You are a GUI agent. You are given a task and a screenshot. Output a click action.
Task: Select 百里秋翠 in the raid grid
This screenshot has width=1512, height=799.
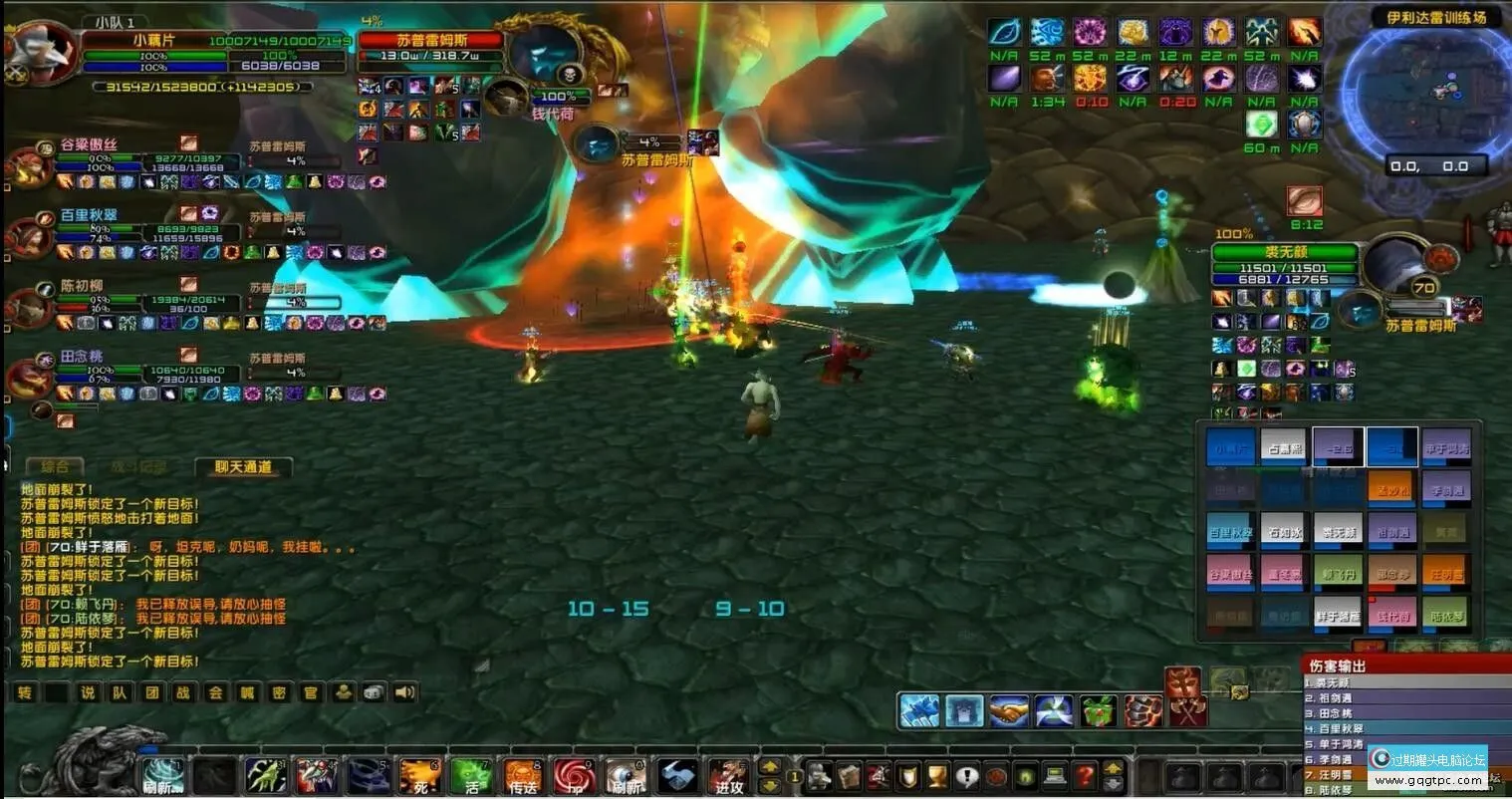(x=1231, y=530)
